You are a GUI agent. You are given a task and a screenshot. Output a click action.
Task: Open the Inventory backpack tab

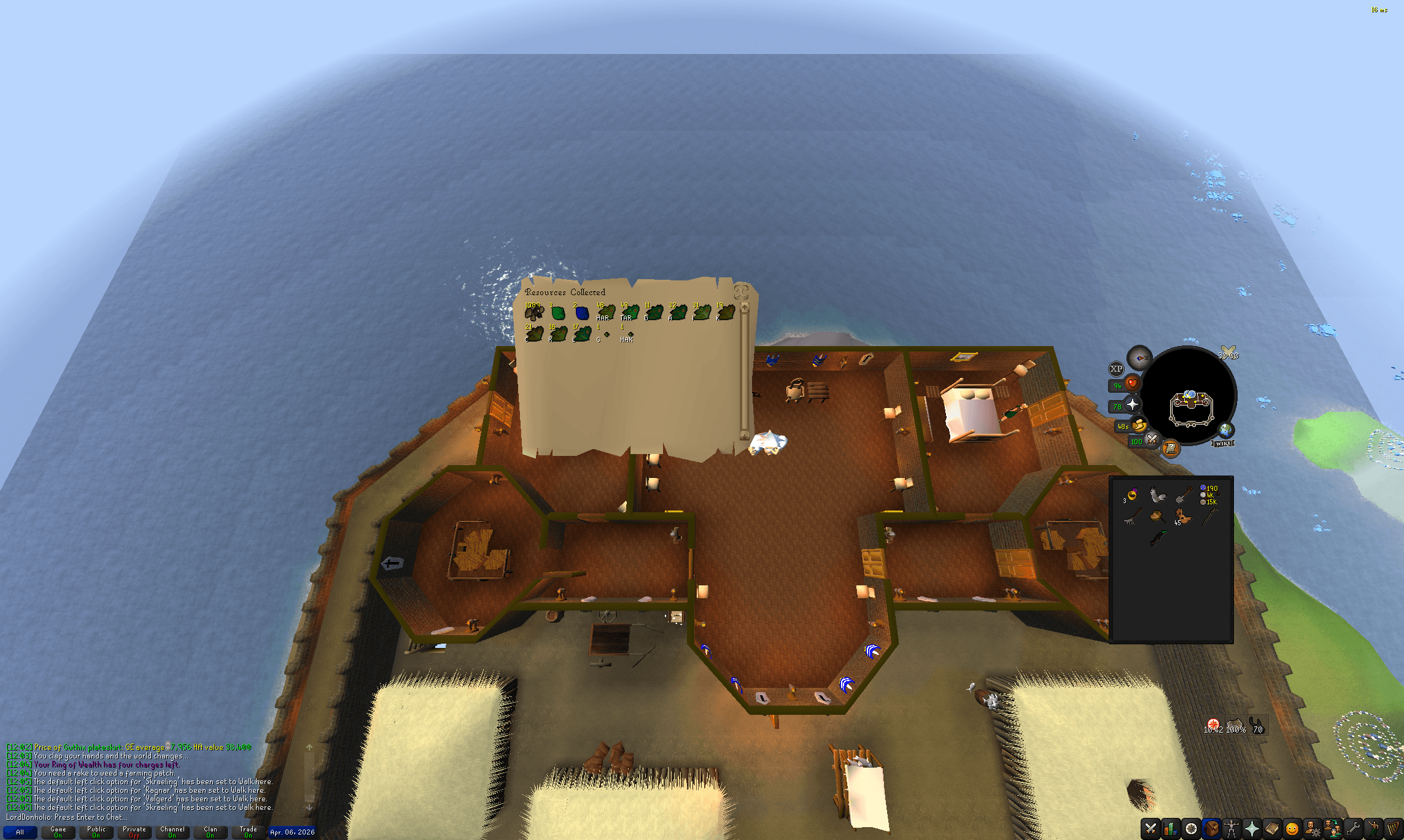(x=1211, y=830)
